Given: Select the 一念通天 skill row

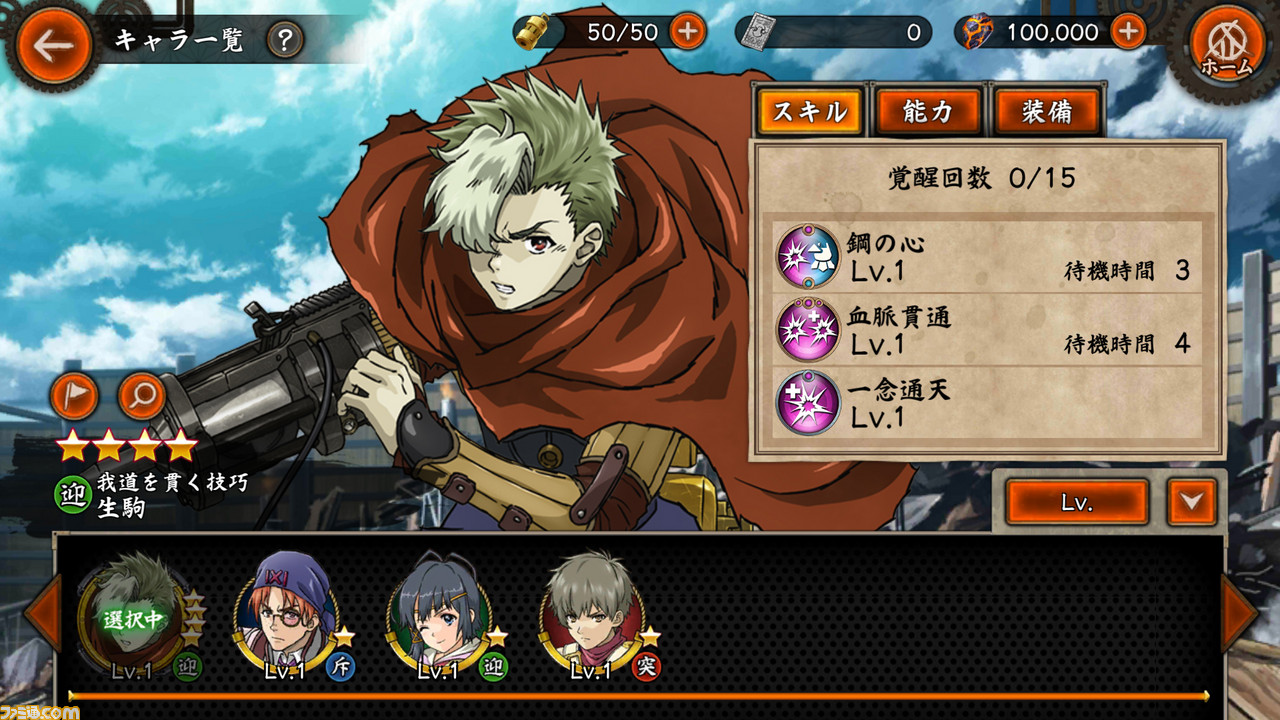Looking at the screenshot, I should click(x=988, y=403).
